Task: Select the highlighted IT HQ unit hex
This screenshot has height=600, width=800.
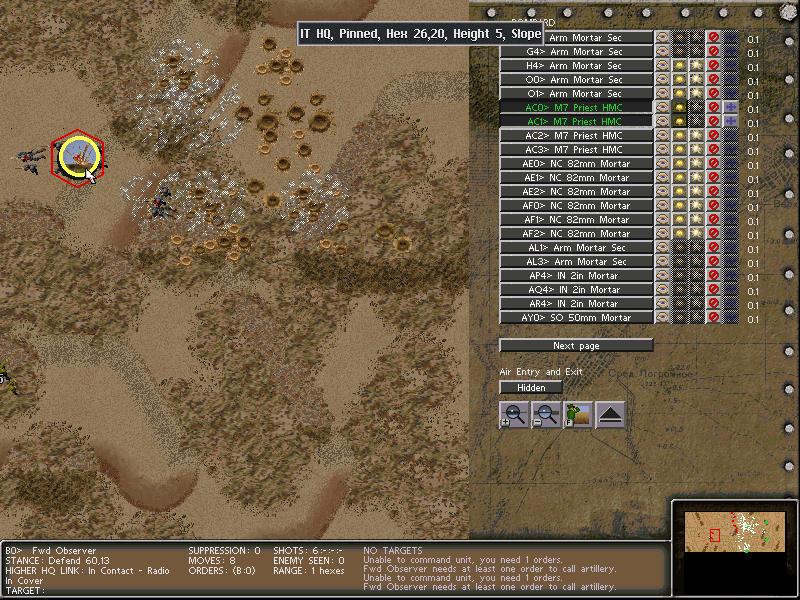Action: [x=76, y=157]
